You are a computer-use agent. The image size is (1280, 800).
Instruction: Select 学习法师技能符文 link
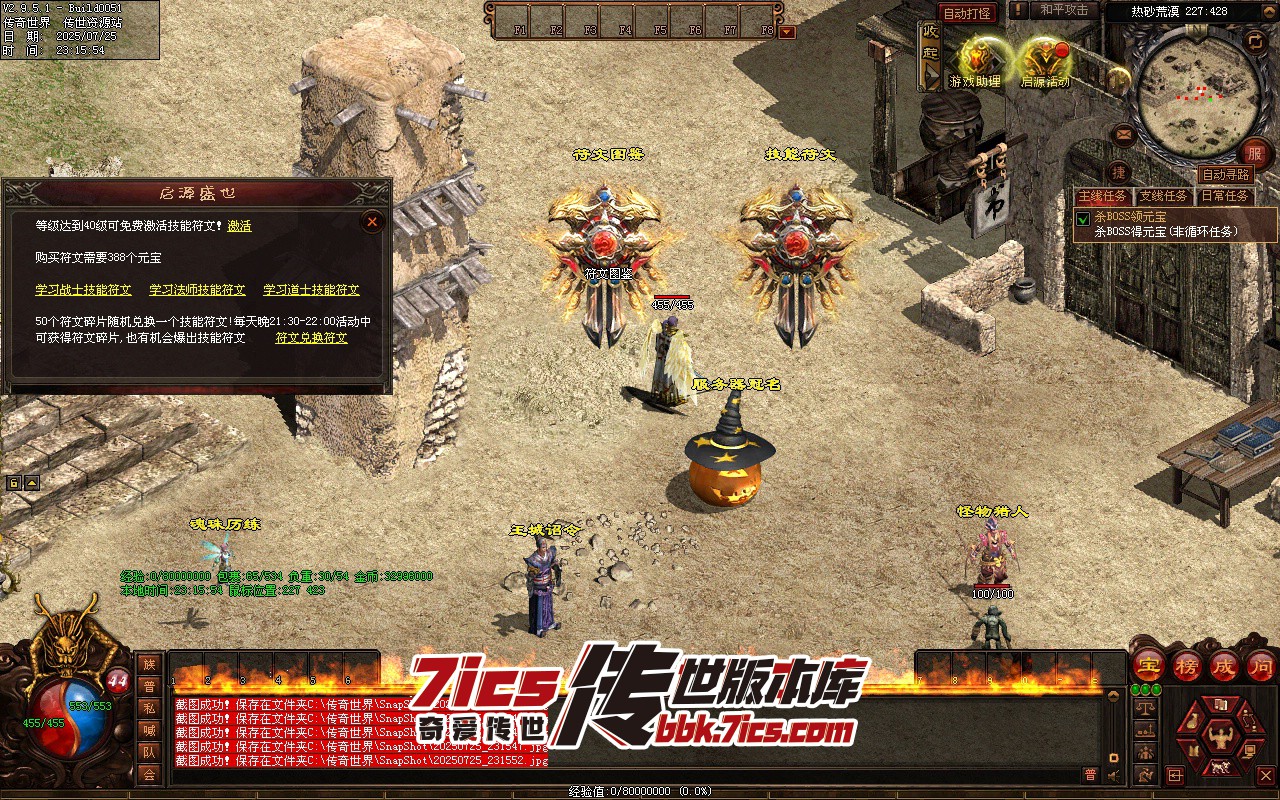click(x=197, y=290)
